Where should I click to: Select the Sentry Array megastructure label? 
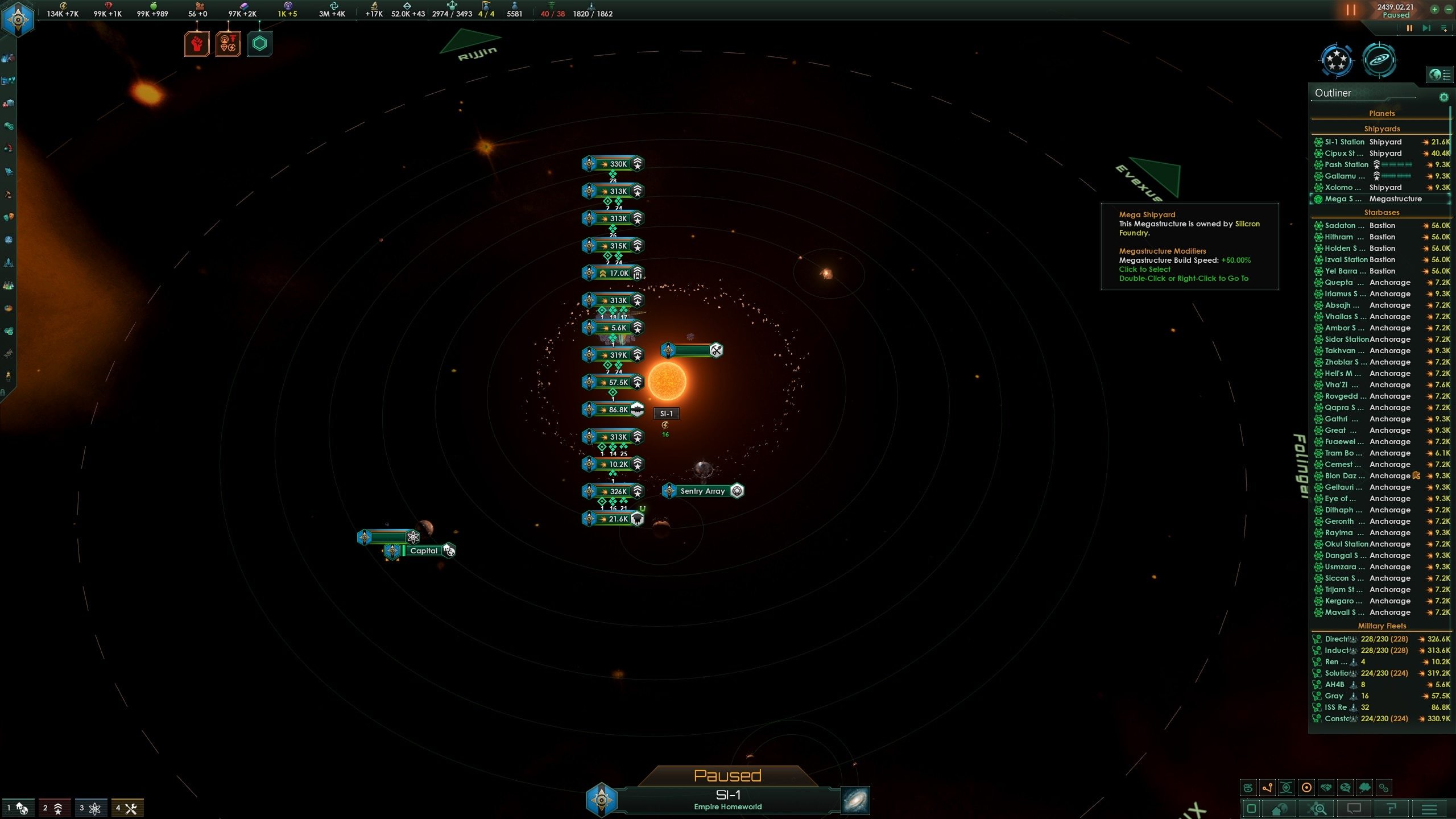(702, 491)
